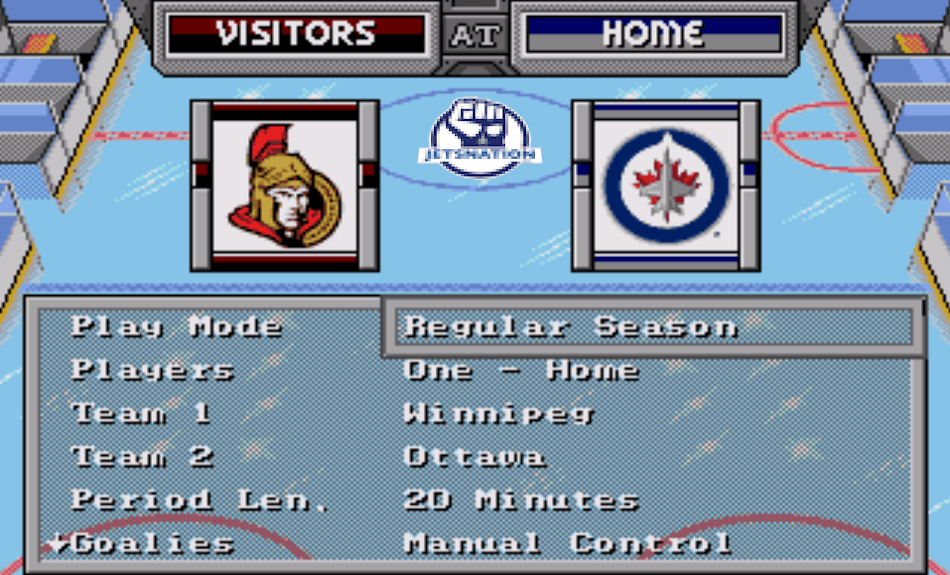Adjust the 20 Minutes period length
Viewport: 950px width, 575px height.
521,500
